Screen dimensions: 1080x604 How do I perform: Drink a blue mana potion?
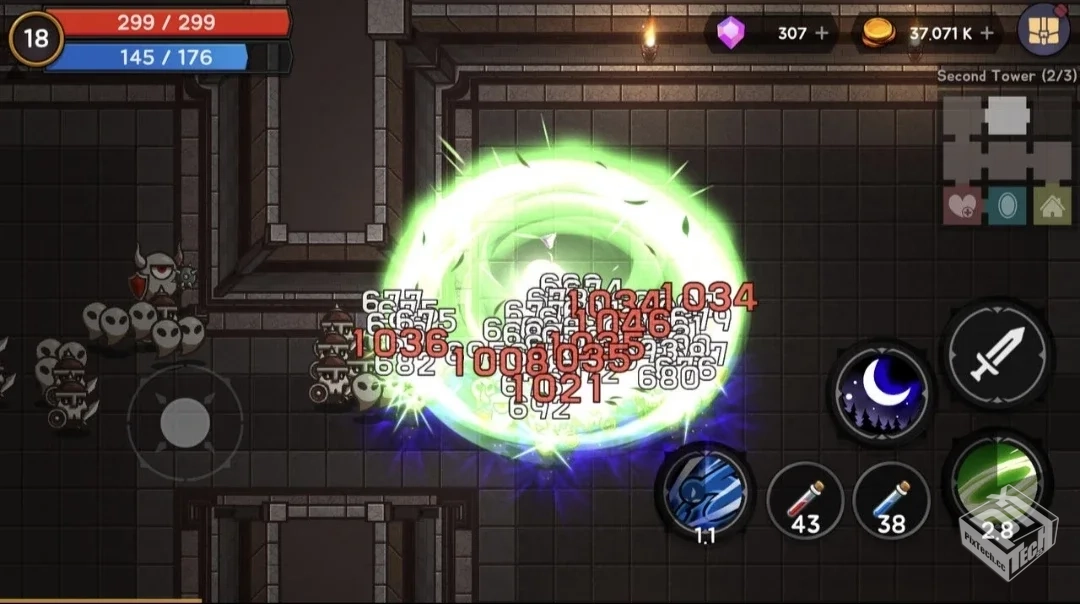pyautogui.click(x=891, y=500)
